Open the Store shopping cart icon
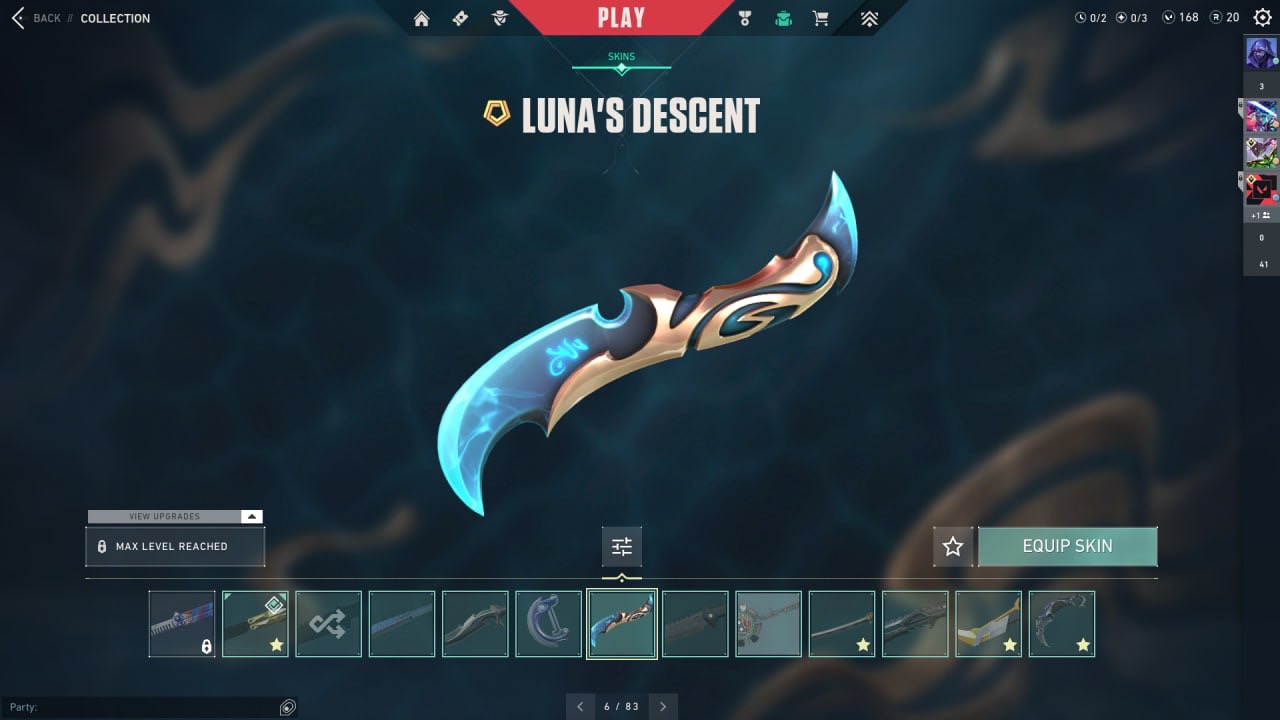This screenshot has height=720, width=1280. point(821,18)
